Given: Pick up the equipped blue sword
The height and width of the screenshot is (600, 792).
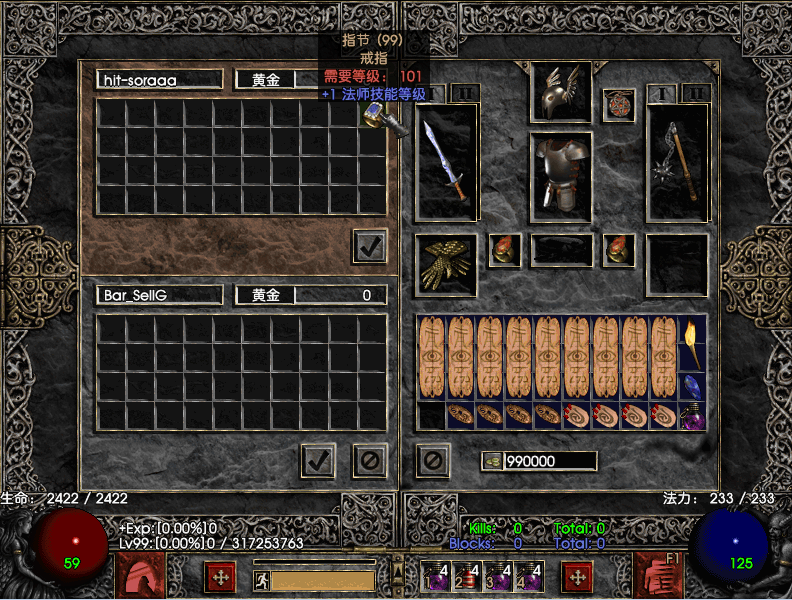Looking at the screenshot, I should (446, 162).
